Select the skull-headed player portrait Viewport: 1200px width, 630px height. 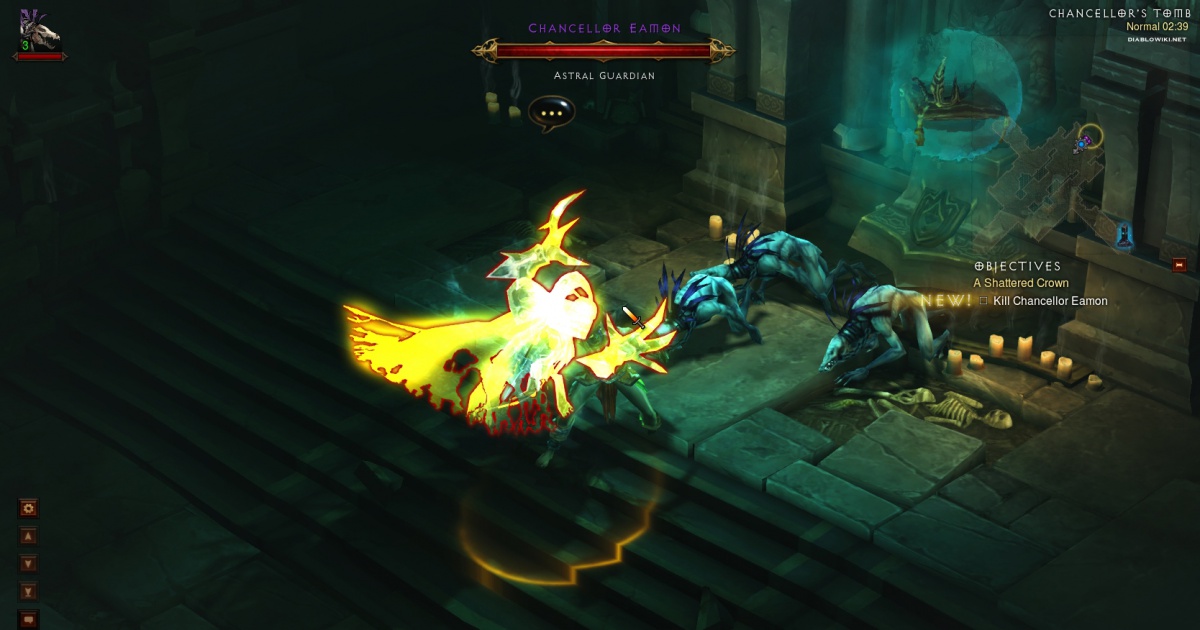(39, 28)
